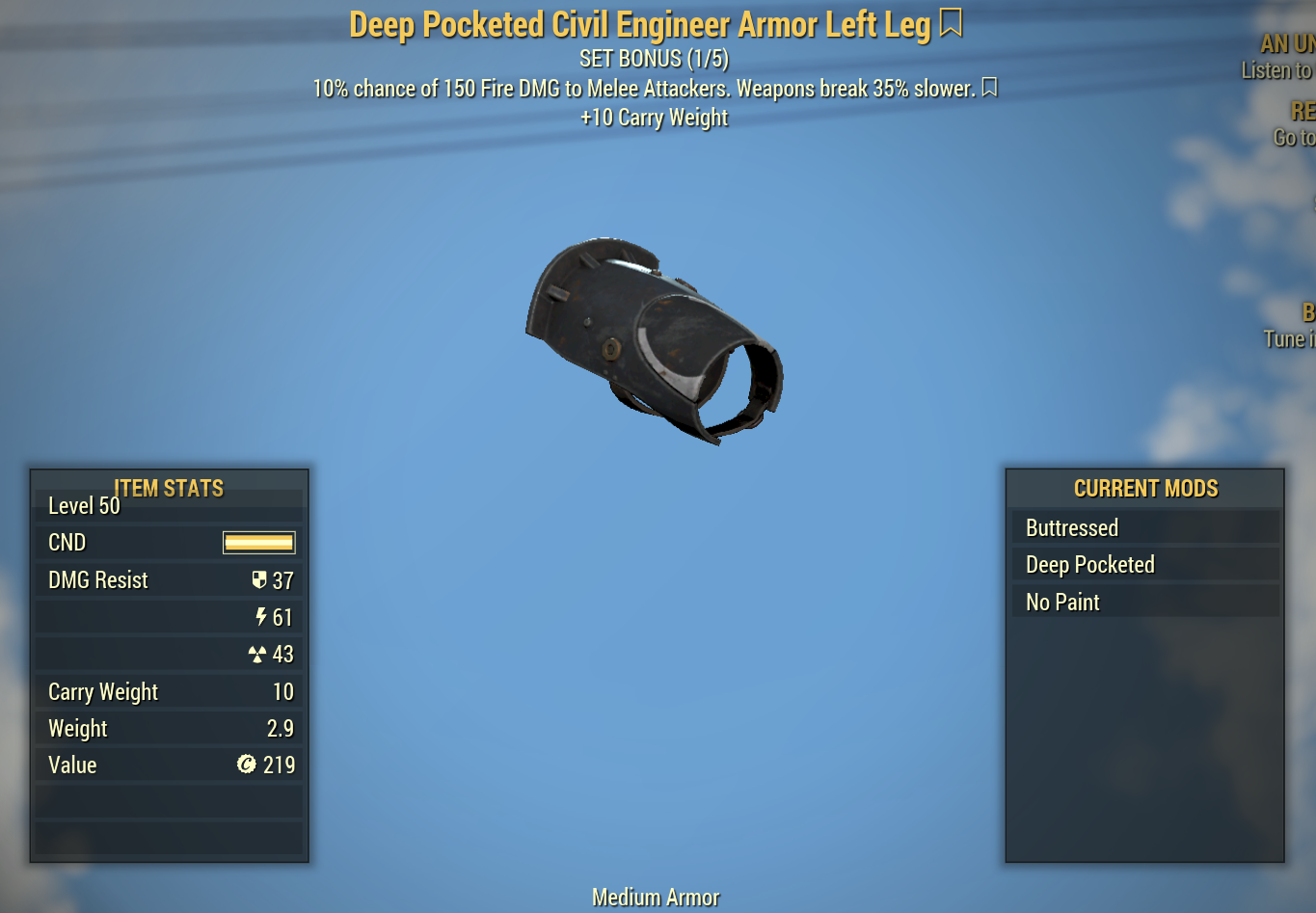The image size is (1316, 913).
Task: Click the Energy Resistance lightning bolt icon
Action: coord(260,617)
